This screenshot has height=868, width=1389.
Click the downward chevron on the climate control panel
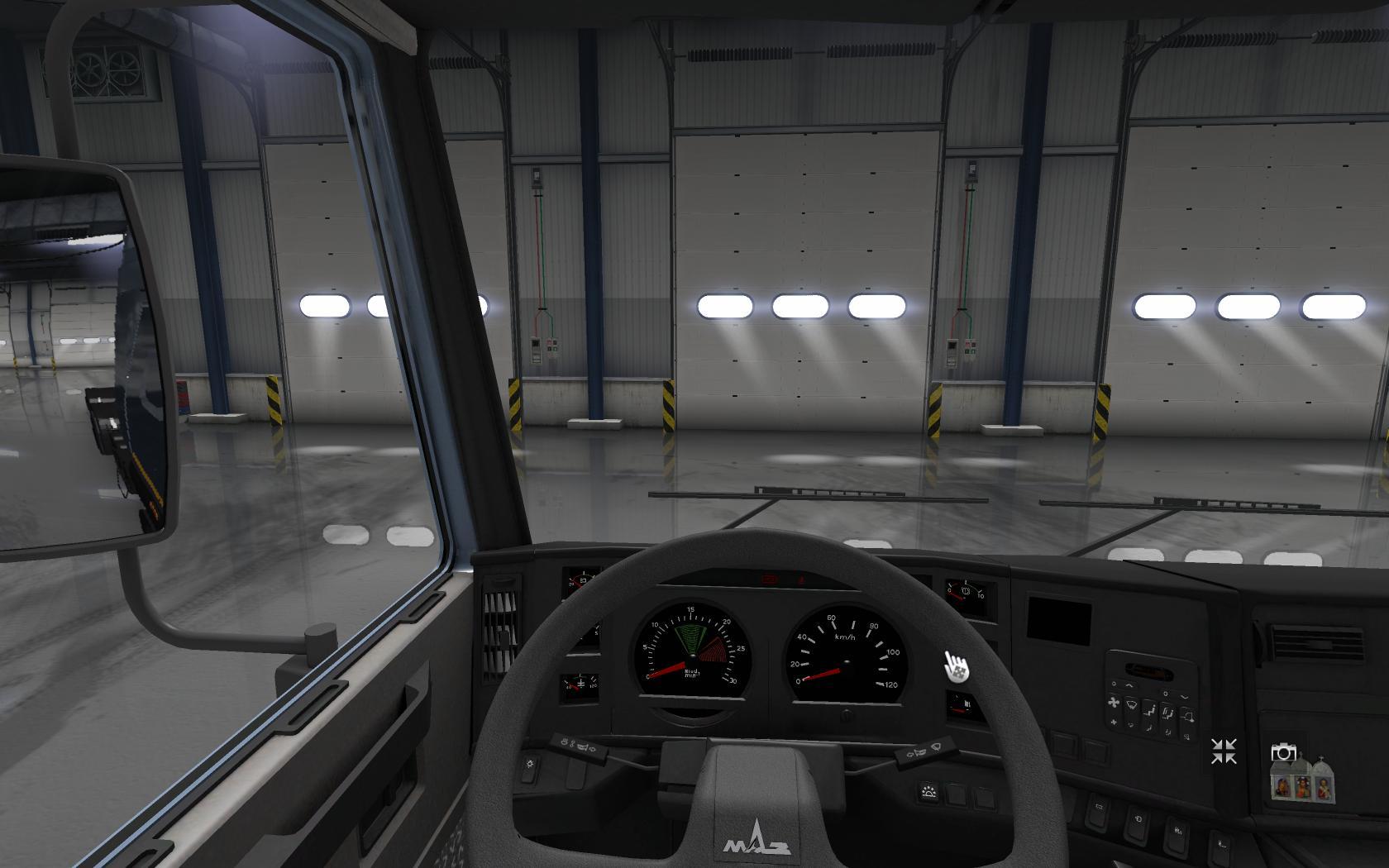click(x=1183, y=697)
